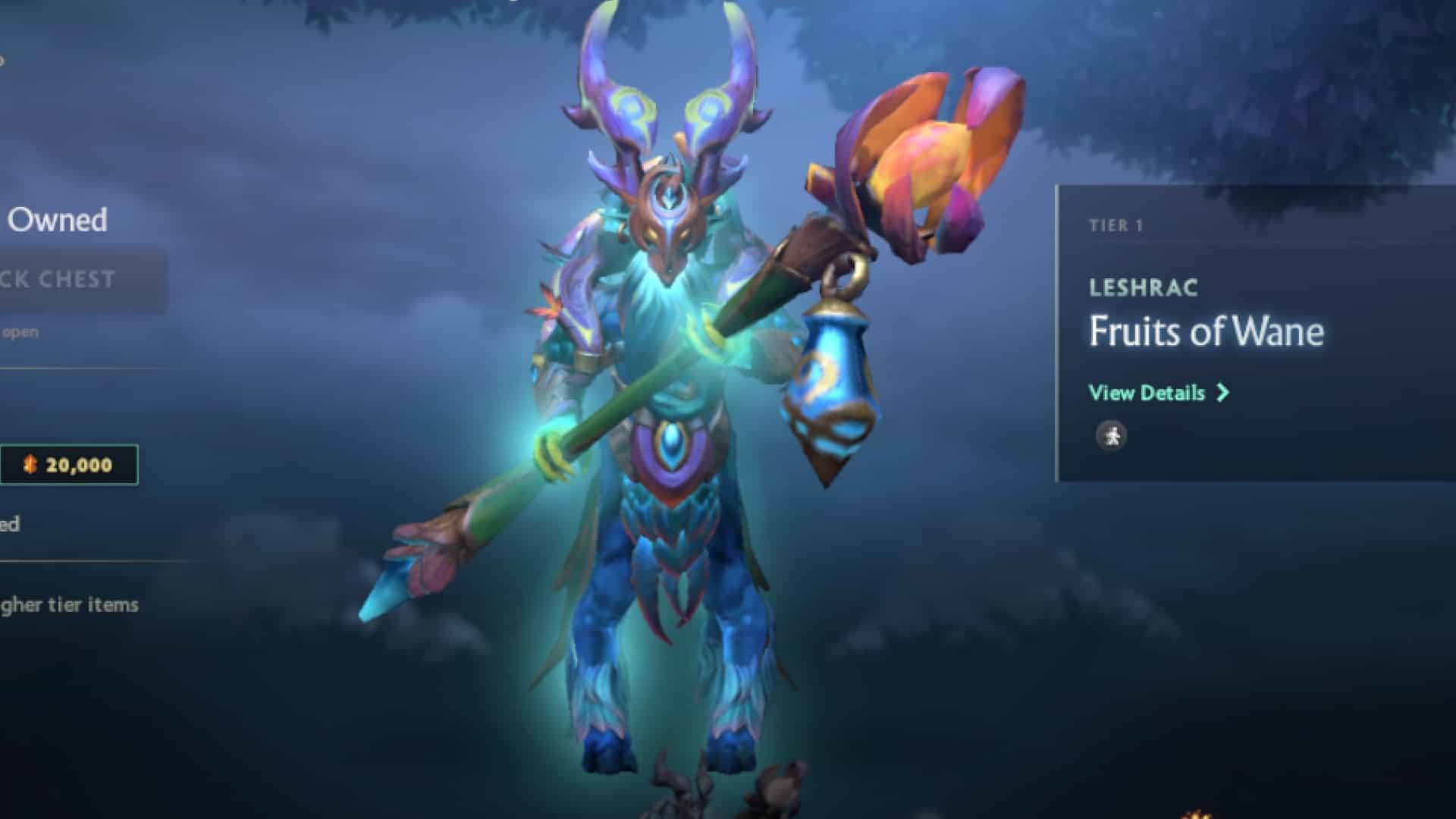Click the Leshrac model preview to rotate it

click(667, 455)
